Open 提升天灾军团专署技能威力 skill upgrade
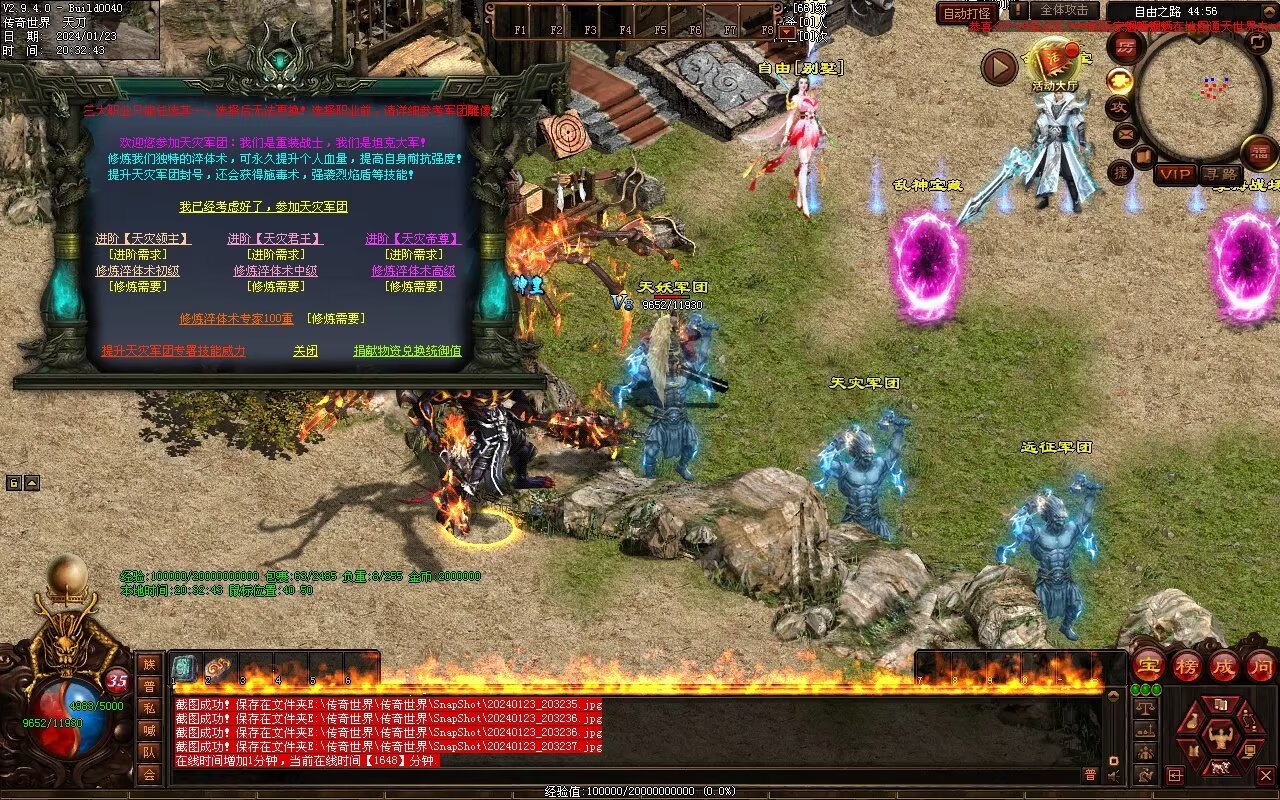Screen dimensions: 1280x800 (173, 351)
